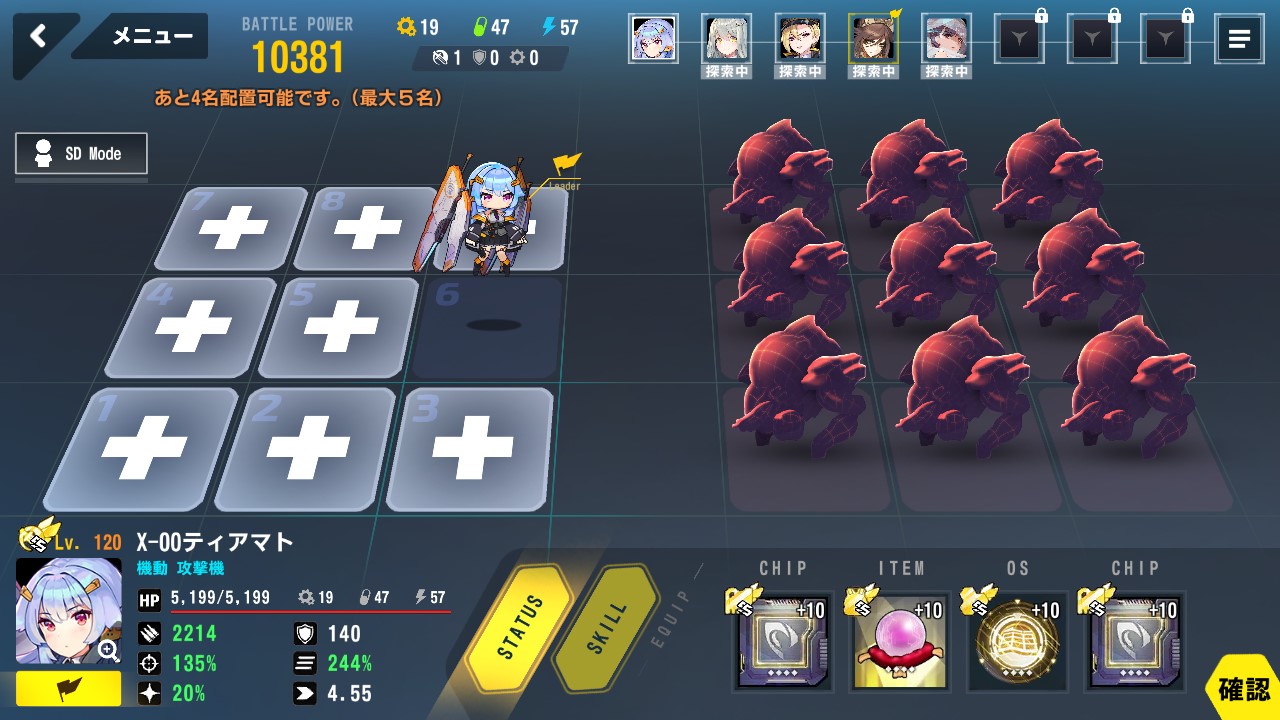Open the メニュー menu
This screenshot has height=720, width=1280.
pos(151,37)
